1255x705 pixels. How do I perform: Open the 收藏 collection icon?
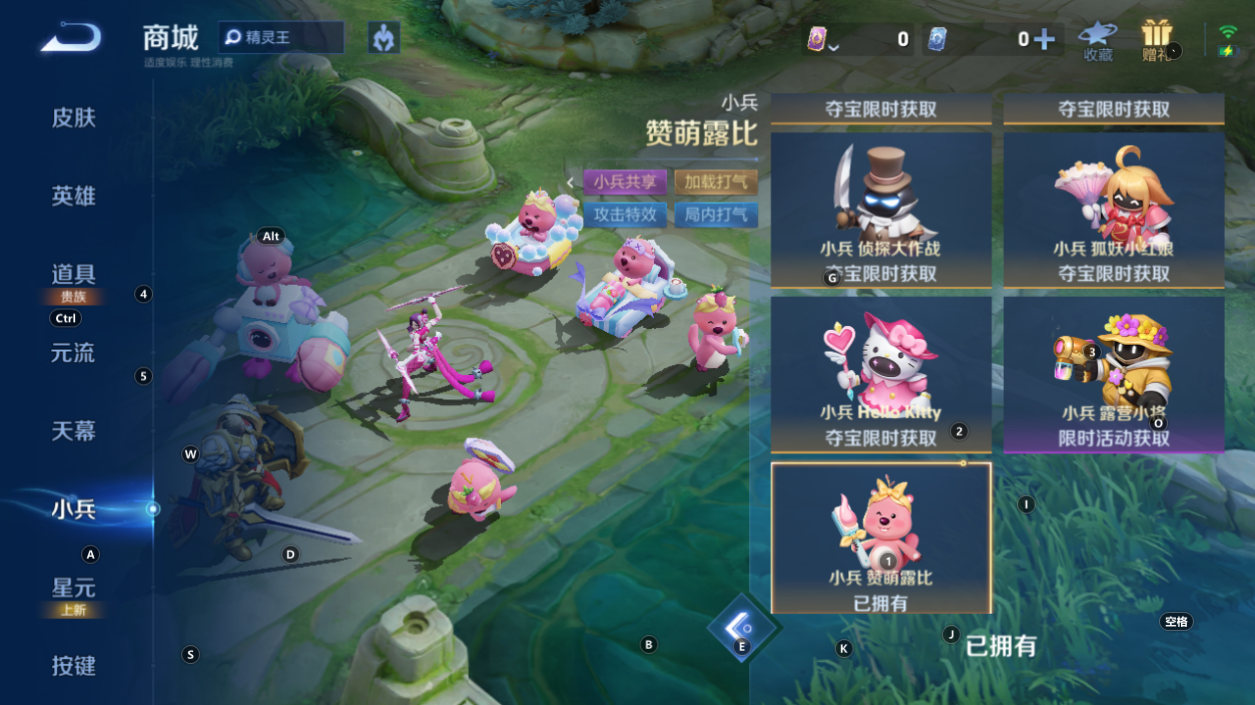(x=1098, y=40)
